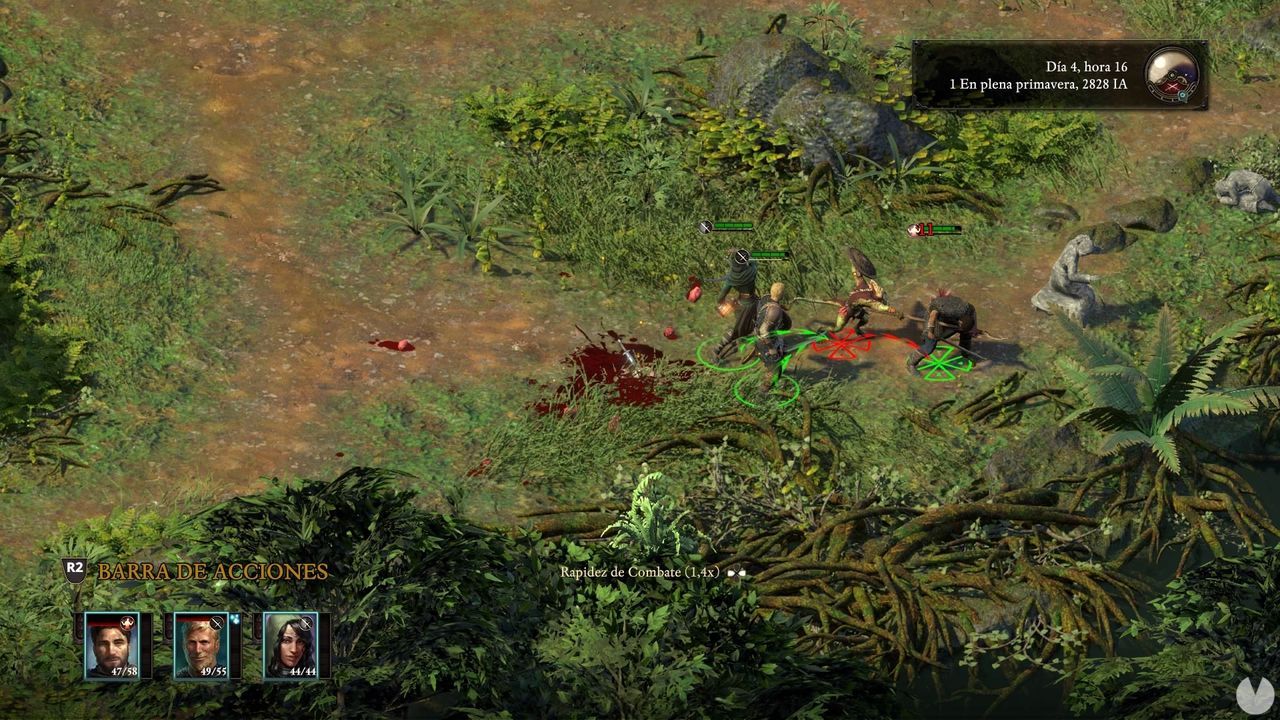Select the crossed-swords icon above the upper-left enemy

703,226
